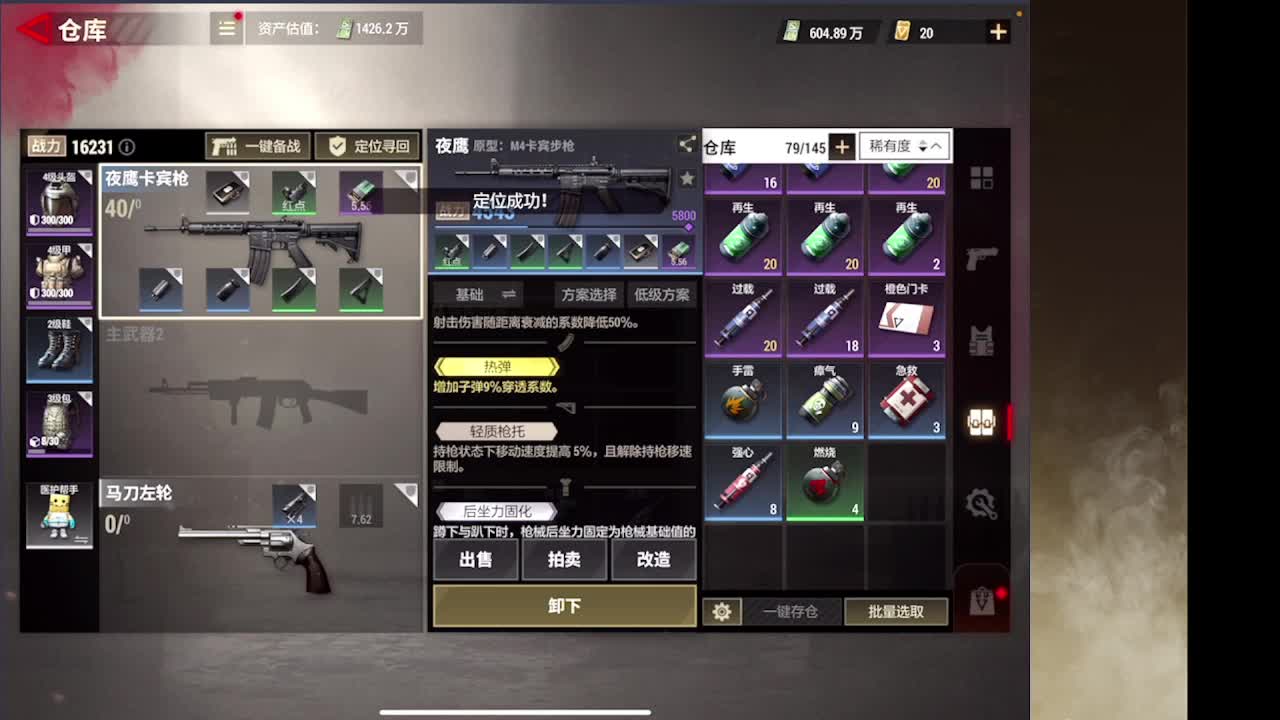Select the pistol weapons category icon

tap(983, 255)
